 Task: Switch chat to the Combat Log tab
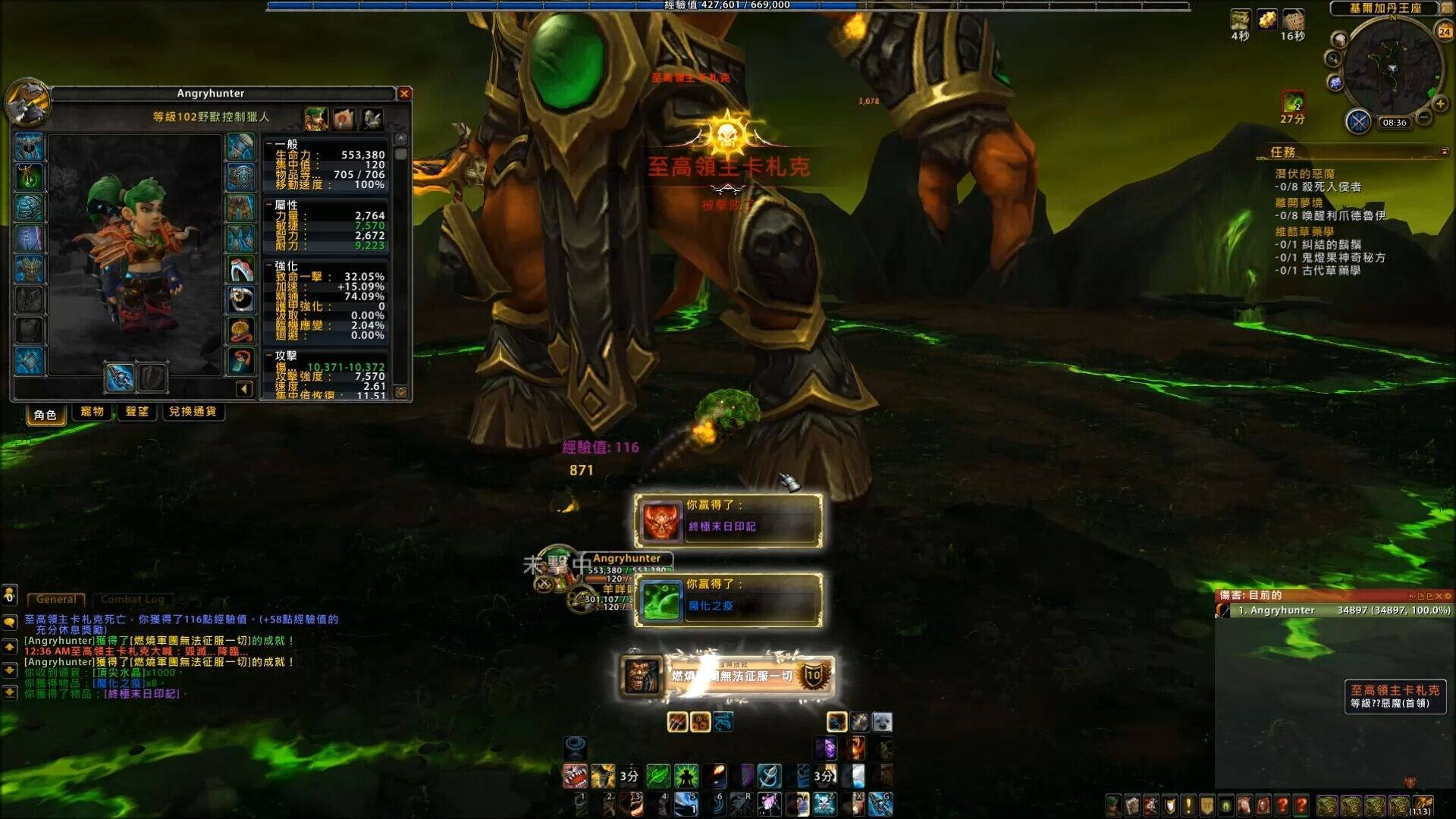133,599
